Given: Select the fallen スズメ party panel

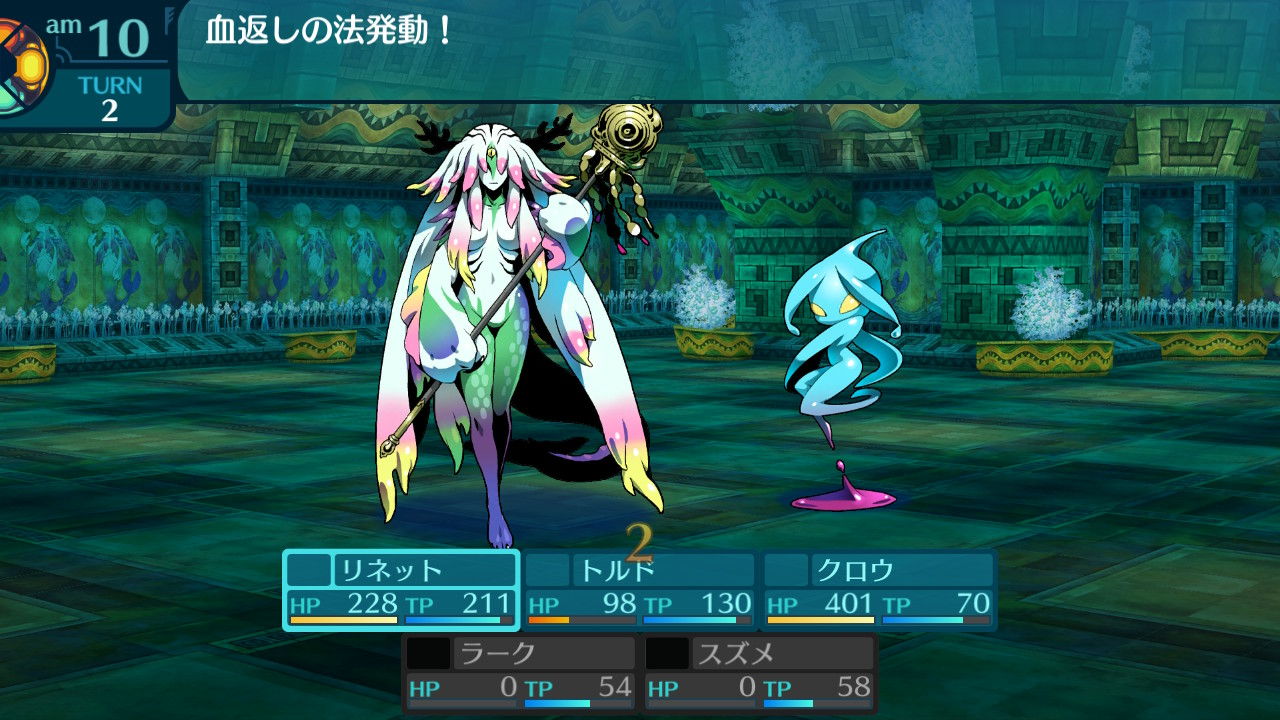Looking at the screenshot, I should 760,673.
